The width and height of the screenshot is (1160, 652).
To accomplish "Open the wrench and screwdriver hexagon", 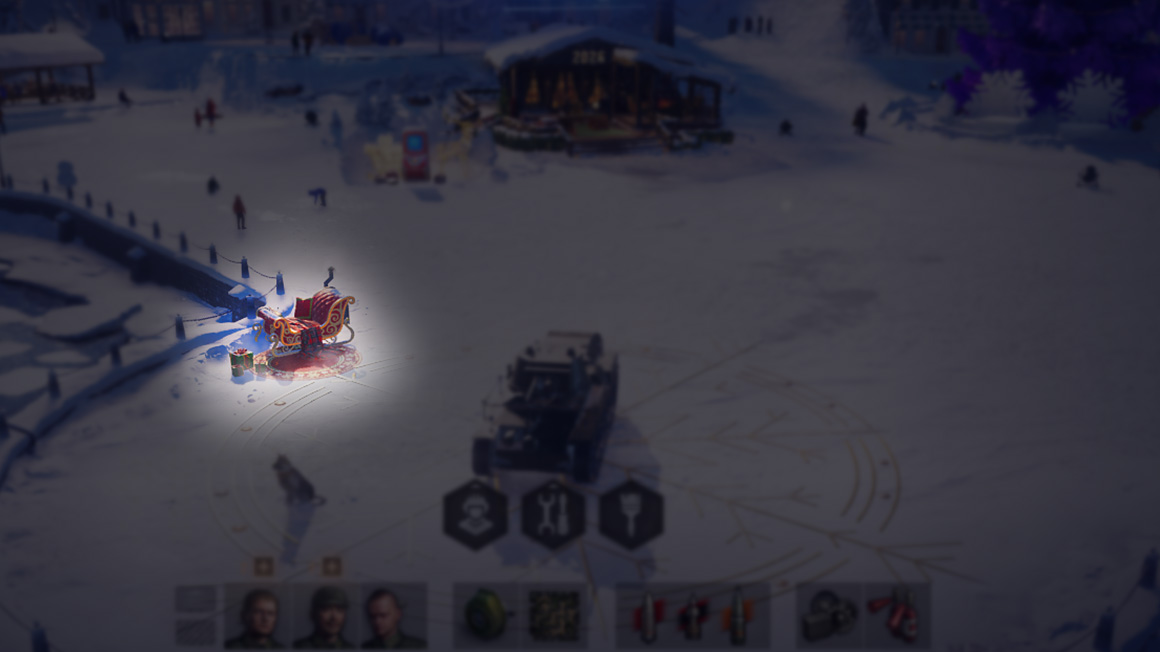I will coord(553,514).
